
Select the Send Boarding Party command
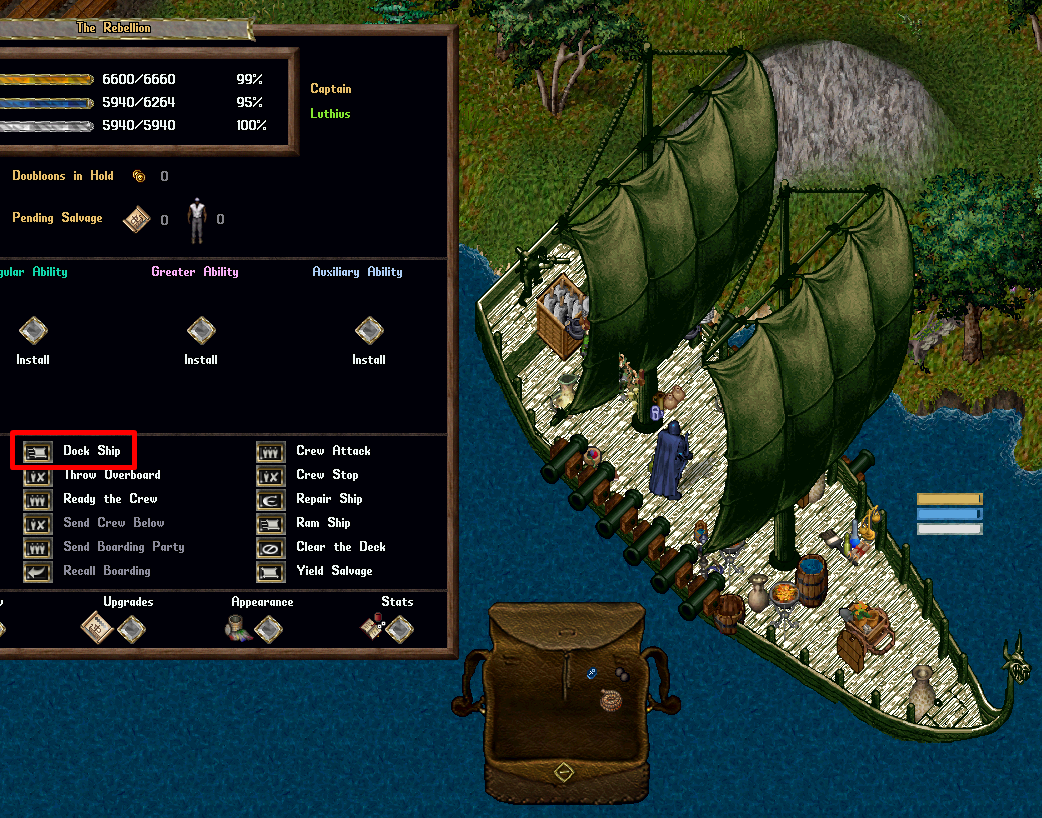(38, 547)
